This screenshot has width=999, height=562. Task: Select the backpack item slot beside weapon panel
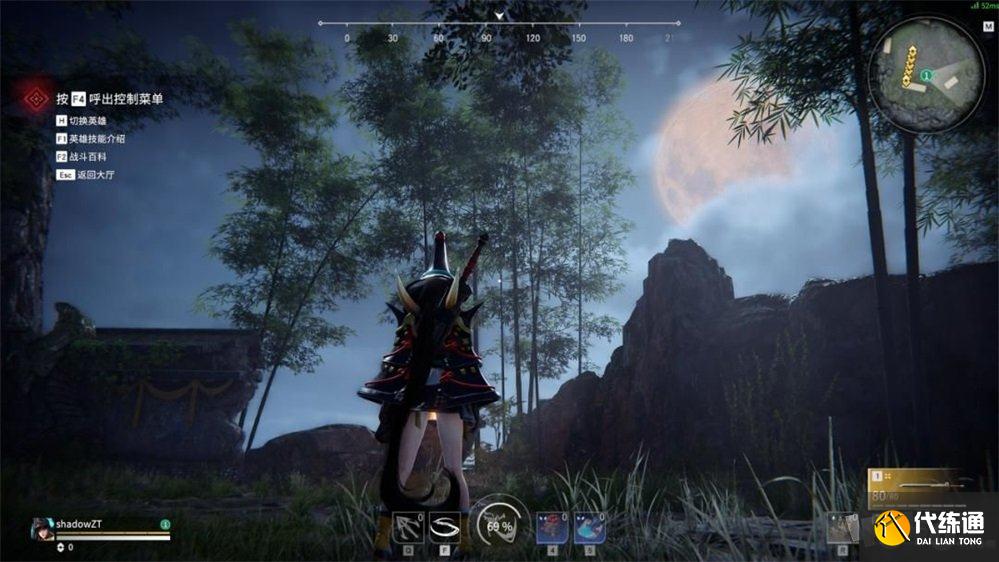(x=842, y=527)
